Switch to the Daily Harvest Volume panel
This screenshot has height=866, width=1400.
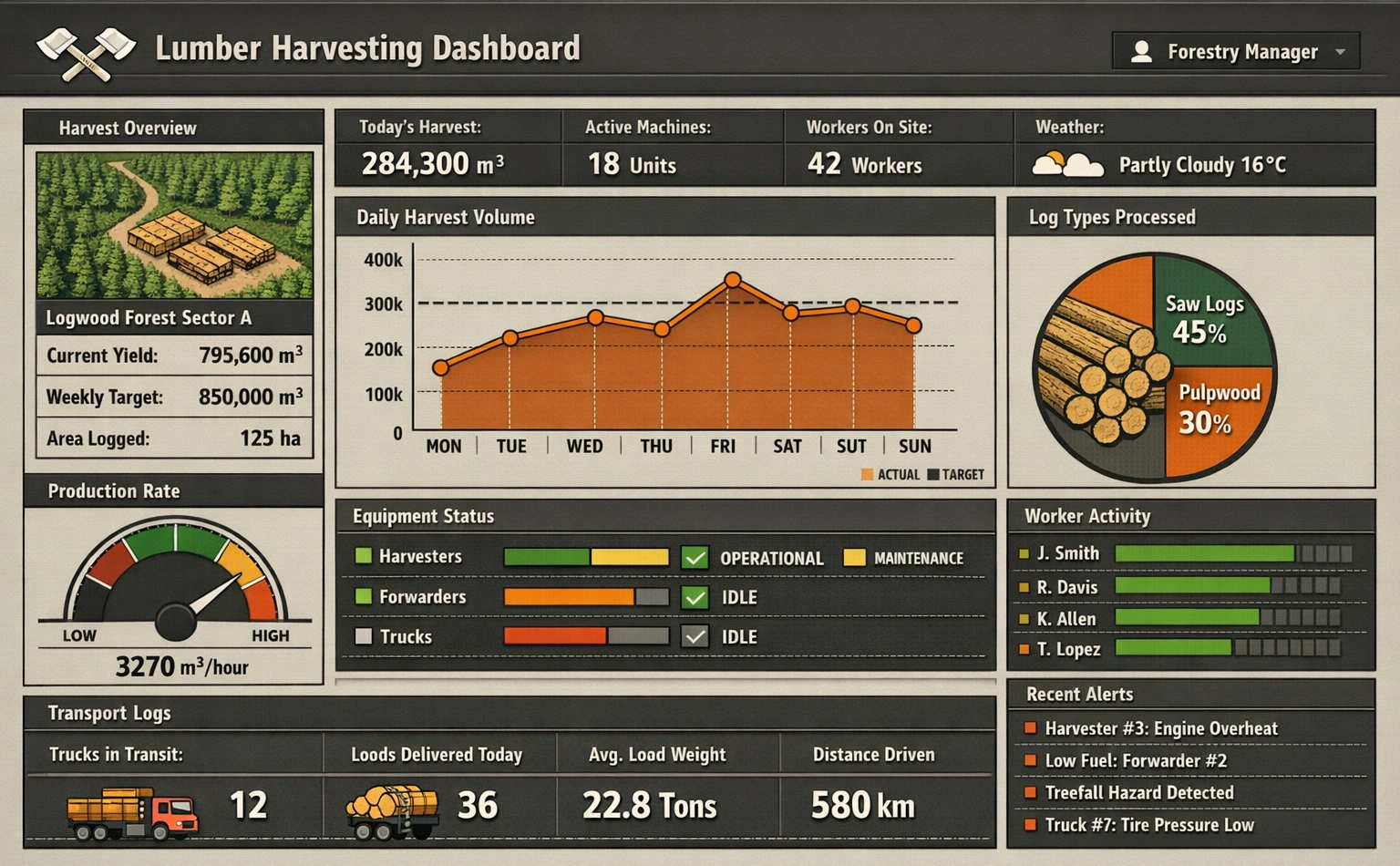[x=445, y=217]
